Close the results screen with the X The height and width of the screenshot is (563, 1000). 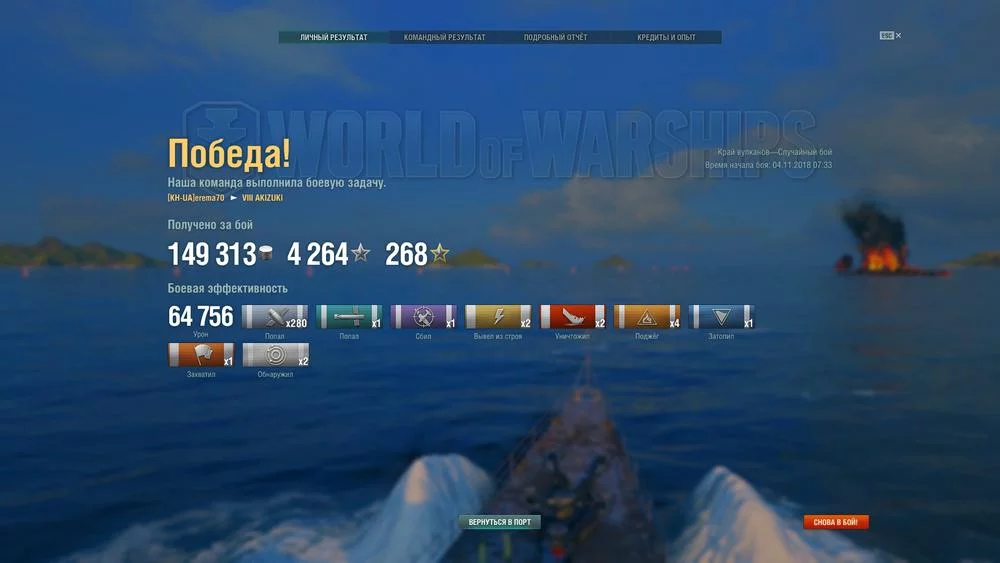tap(898, 35)
